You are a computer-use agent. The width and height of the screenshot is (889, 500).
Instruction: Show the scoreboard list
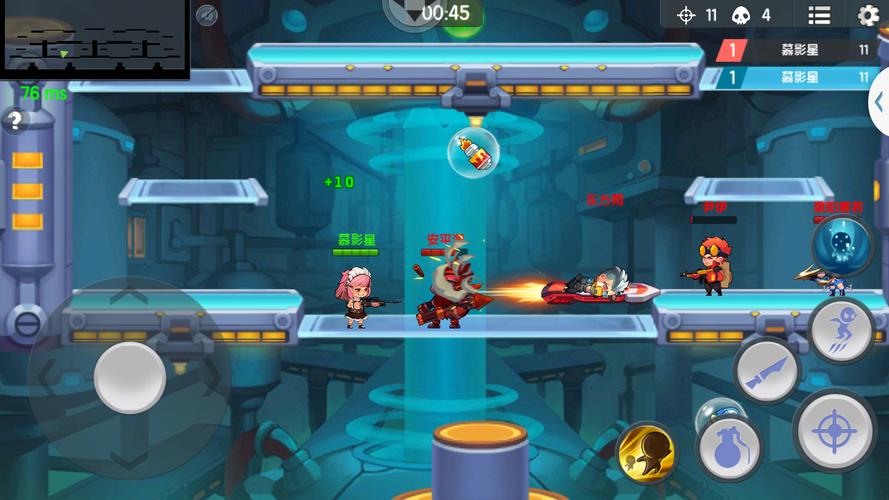coord(819,15)
